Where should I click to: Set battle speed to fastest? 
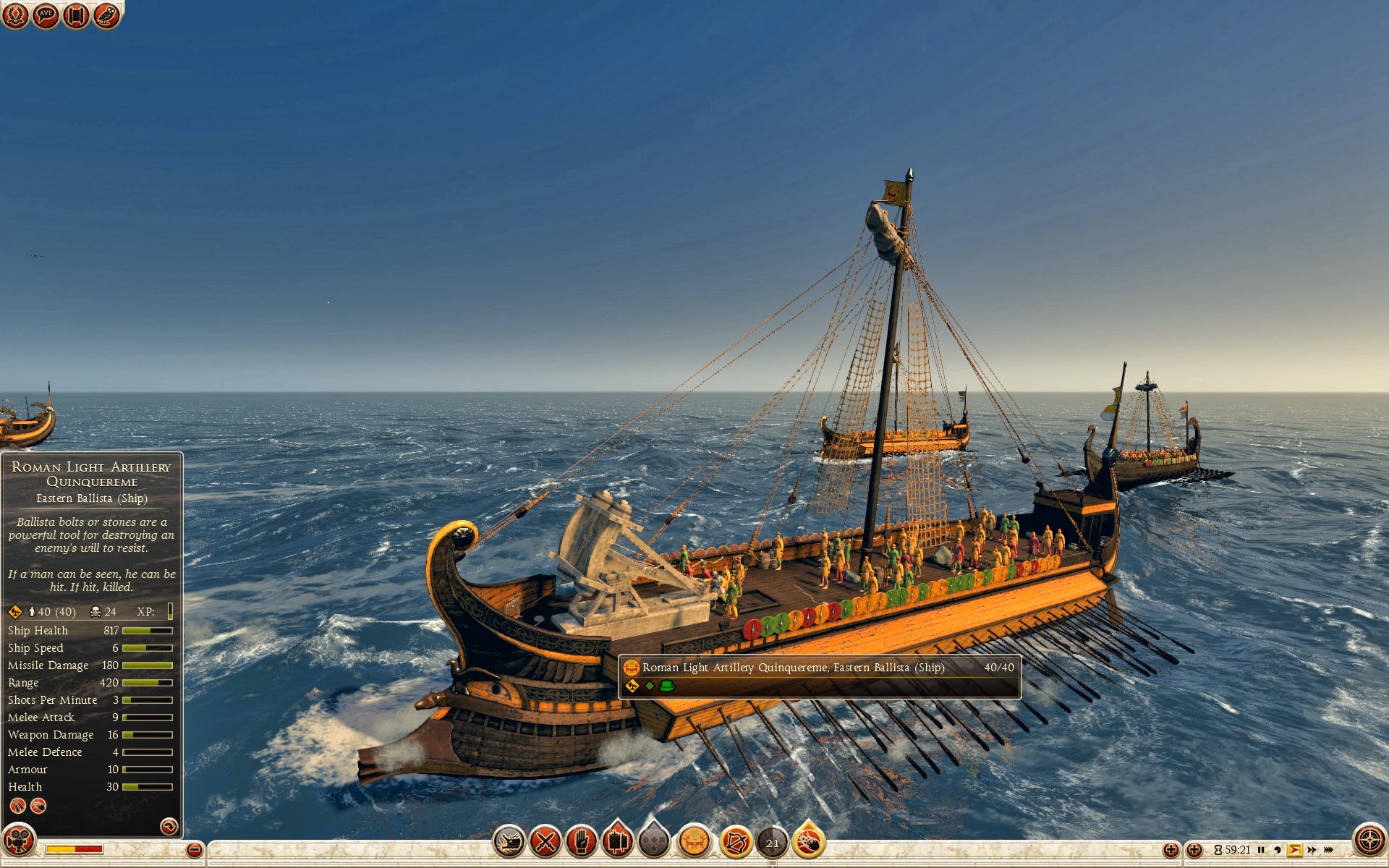click(1329, 850)
